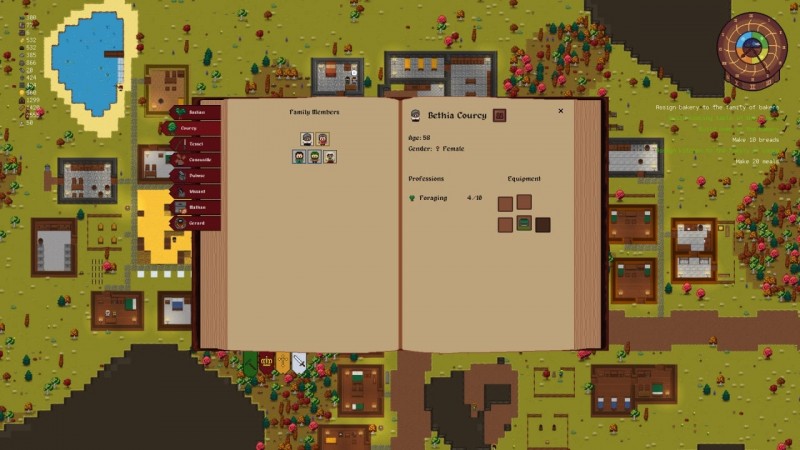Image resolution: width=800 pixels, height=450 pixels.
Task: Open the white sword bookmark ribbon
Action: pyautogui.click(x=298, y=362)
